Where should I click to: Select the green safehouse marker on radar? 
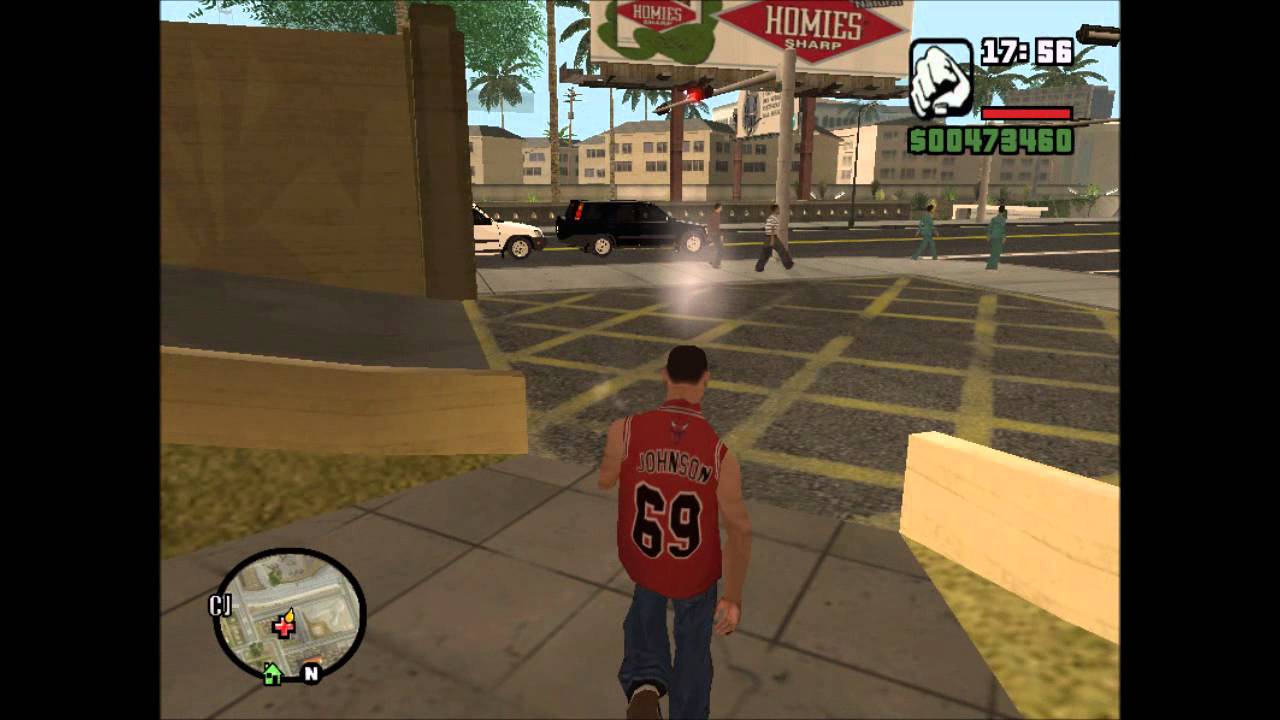272,675
